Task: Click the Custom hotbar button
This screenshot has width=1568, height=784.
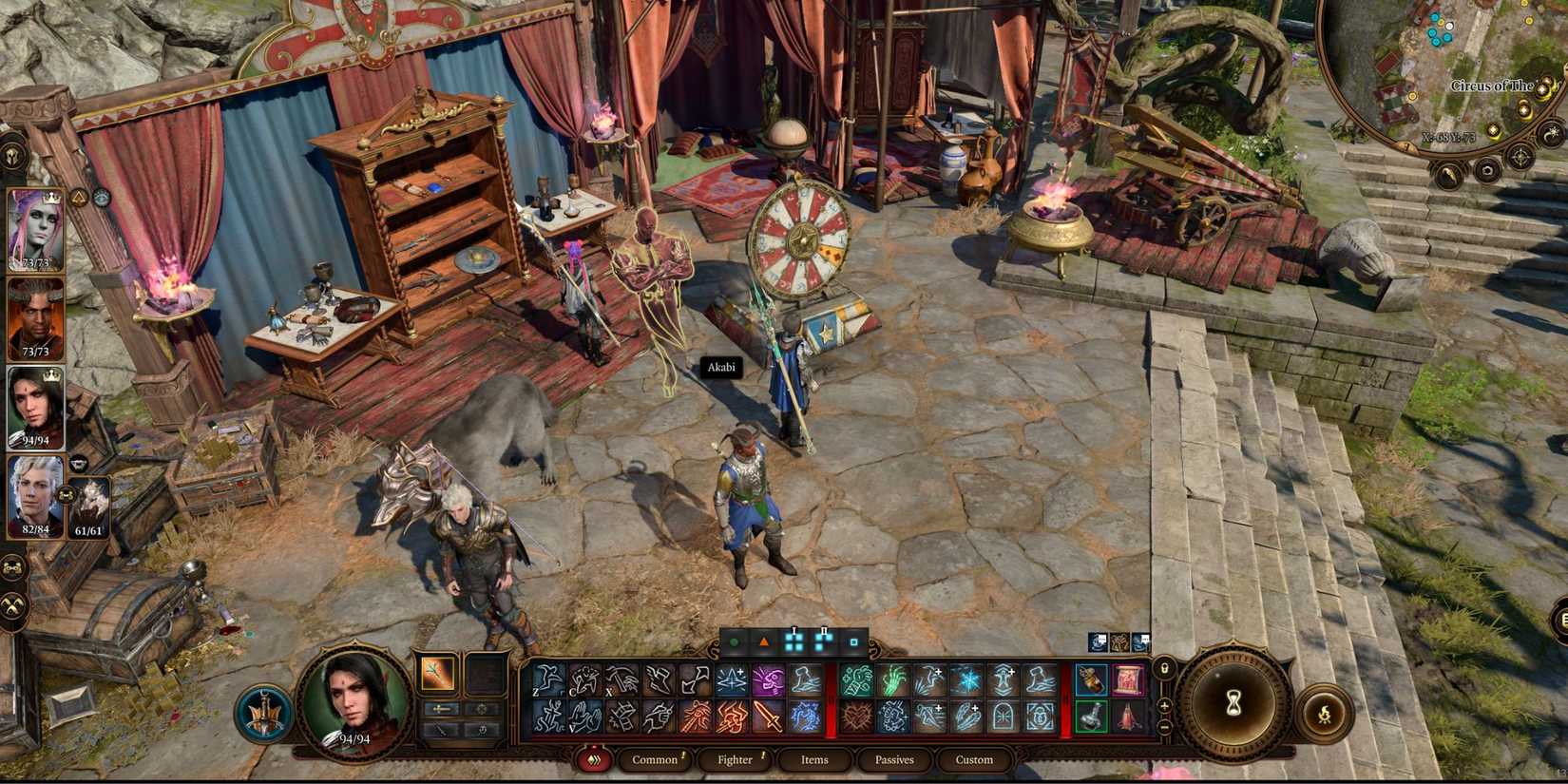Action: click(973, 759)
